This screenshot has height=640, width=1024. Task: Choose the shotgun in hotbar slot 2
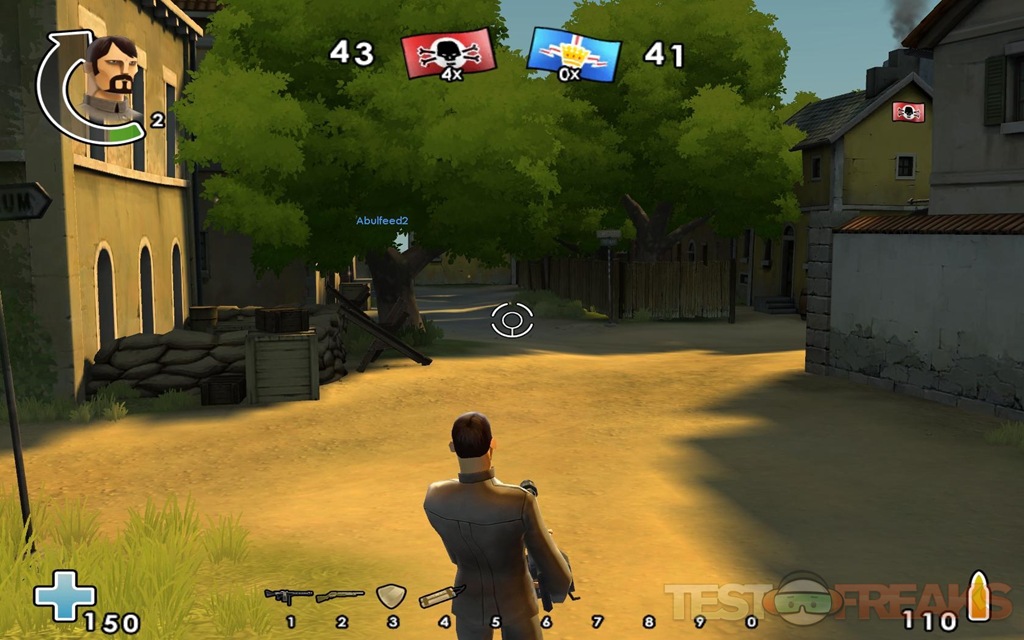click(340, 597)
